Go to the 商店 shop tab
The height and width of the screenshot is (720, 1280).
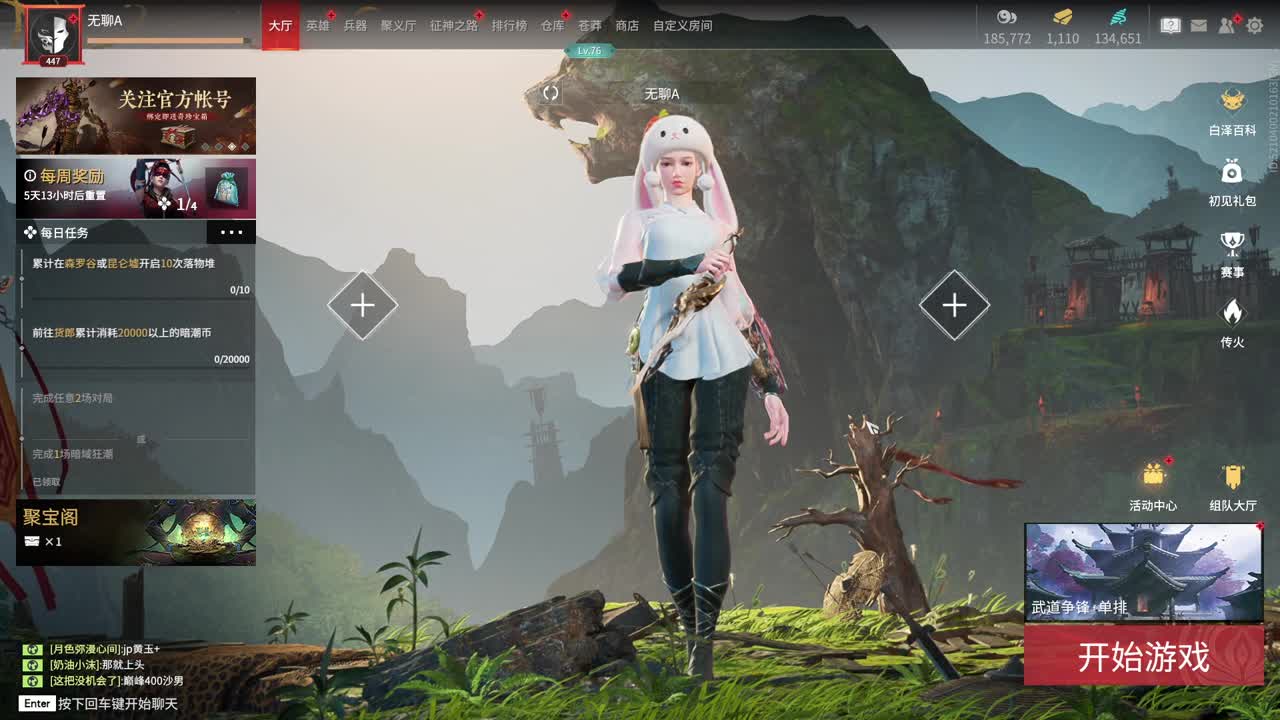point(627,26)
